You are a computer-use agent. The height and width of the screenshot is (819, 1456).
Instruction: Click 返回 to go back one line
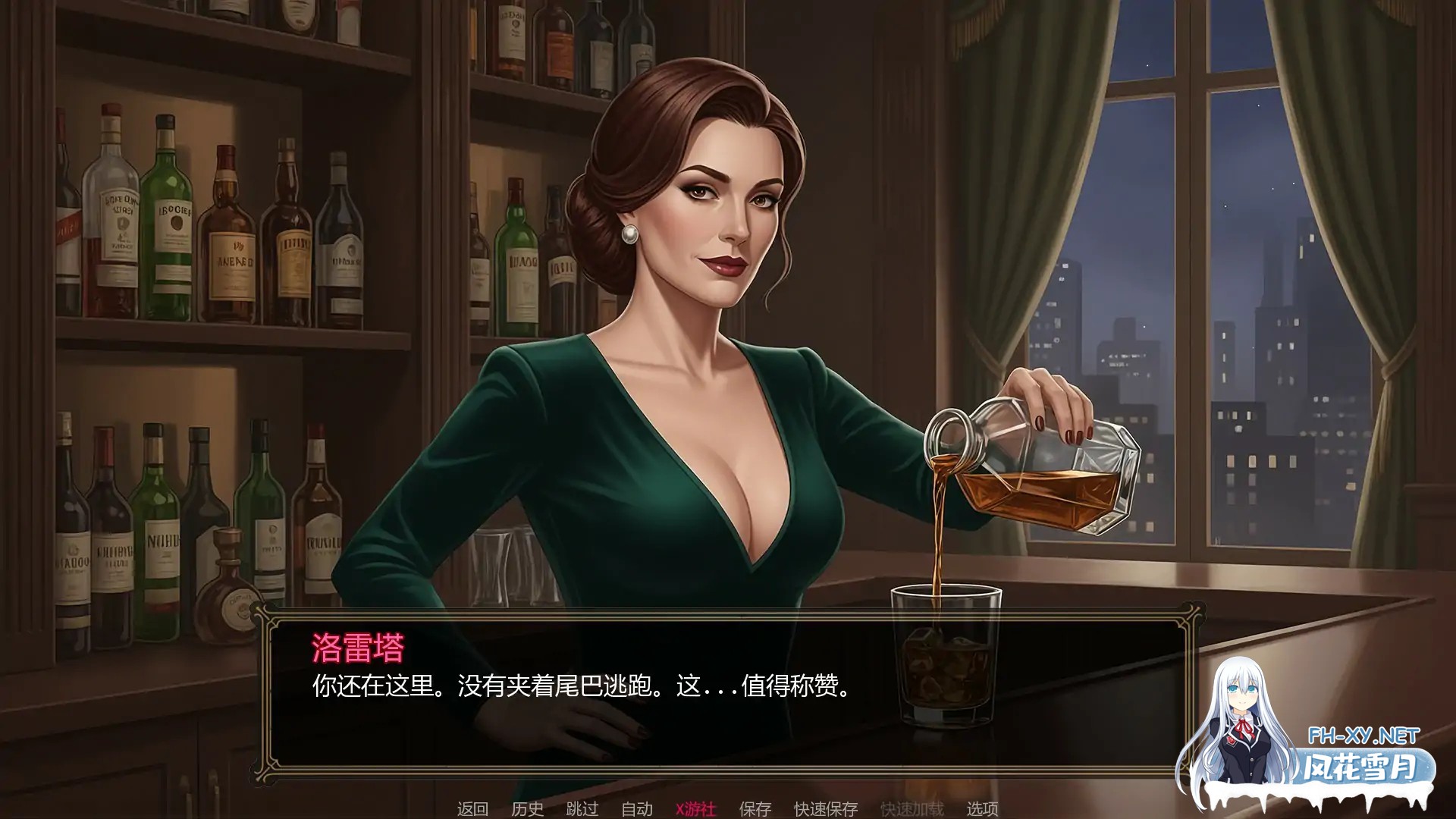(474, 809)
